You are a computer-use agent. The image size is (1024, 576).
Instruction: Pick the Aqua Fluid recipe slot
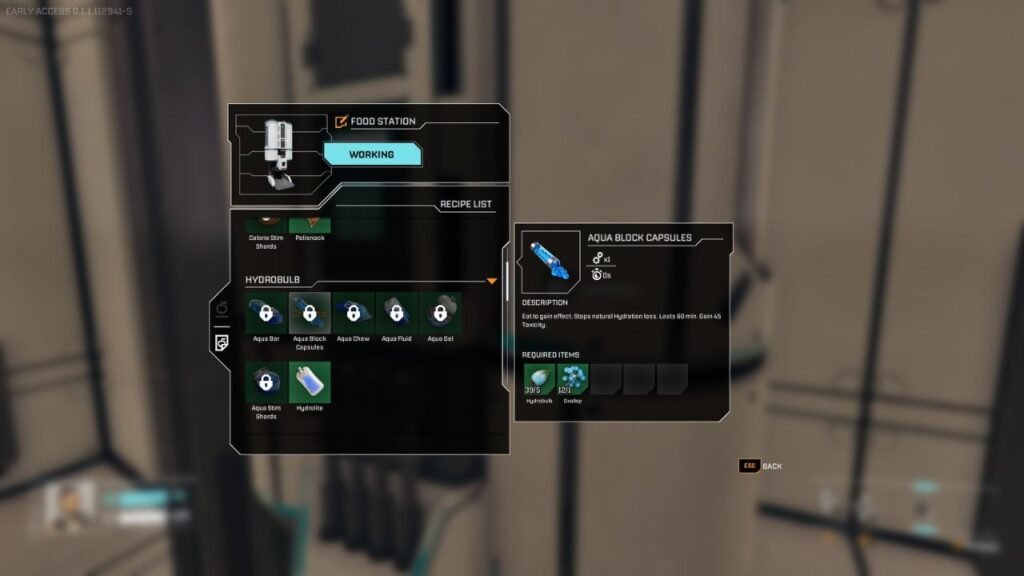[397, 312]
